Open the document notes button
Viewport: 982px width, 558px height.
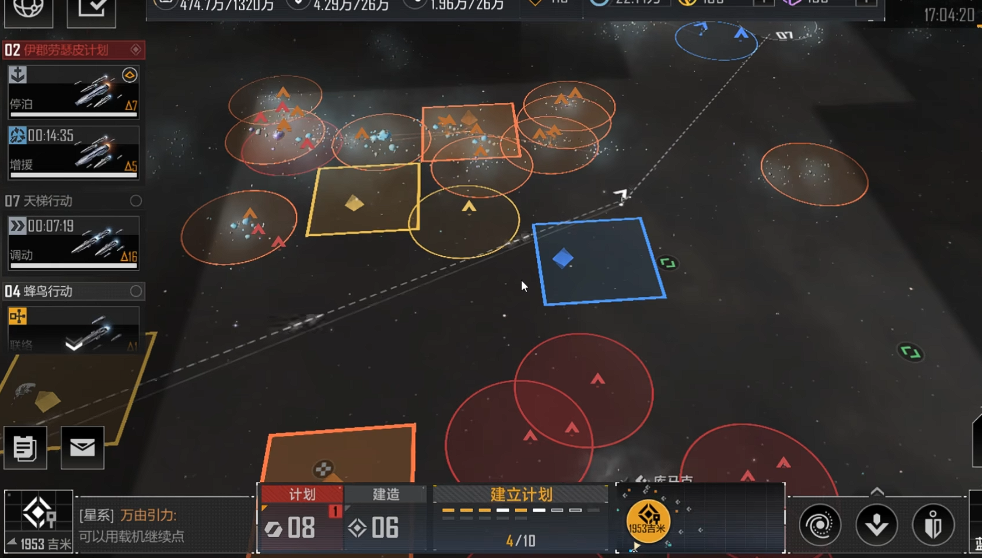tap(25, 448)
